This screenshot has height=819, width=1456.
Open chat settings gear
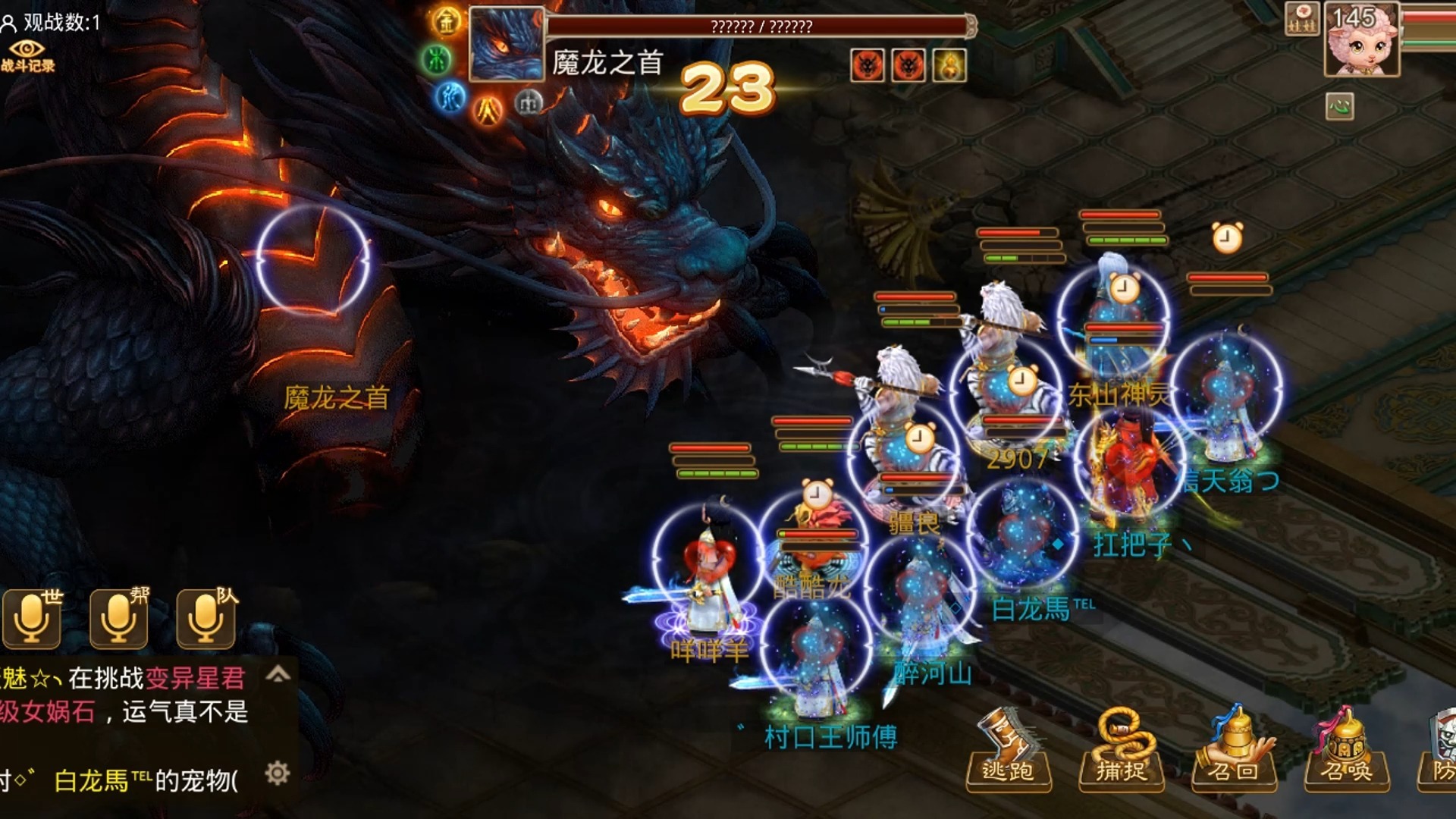point(278,773)
